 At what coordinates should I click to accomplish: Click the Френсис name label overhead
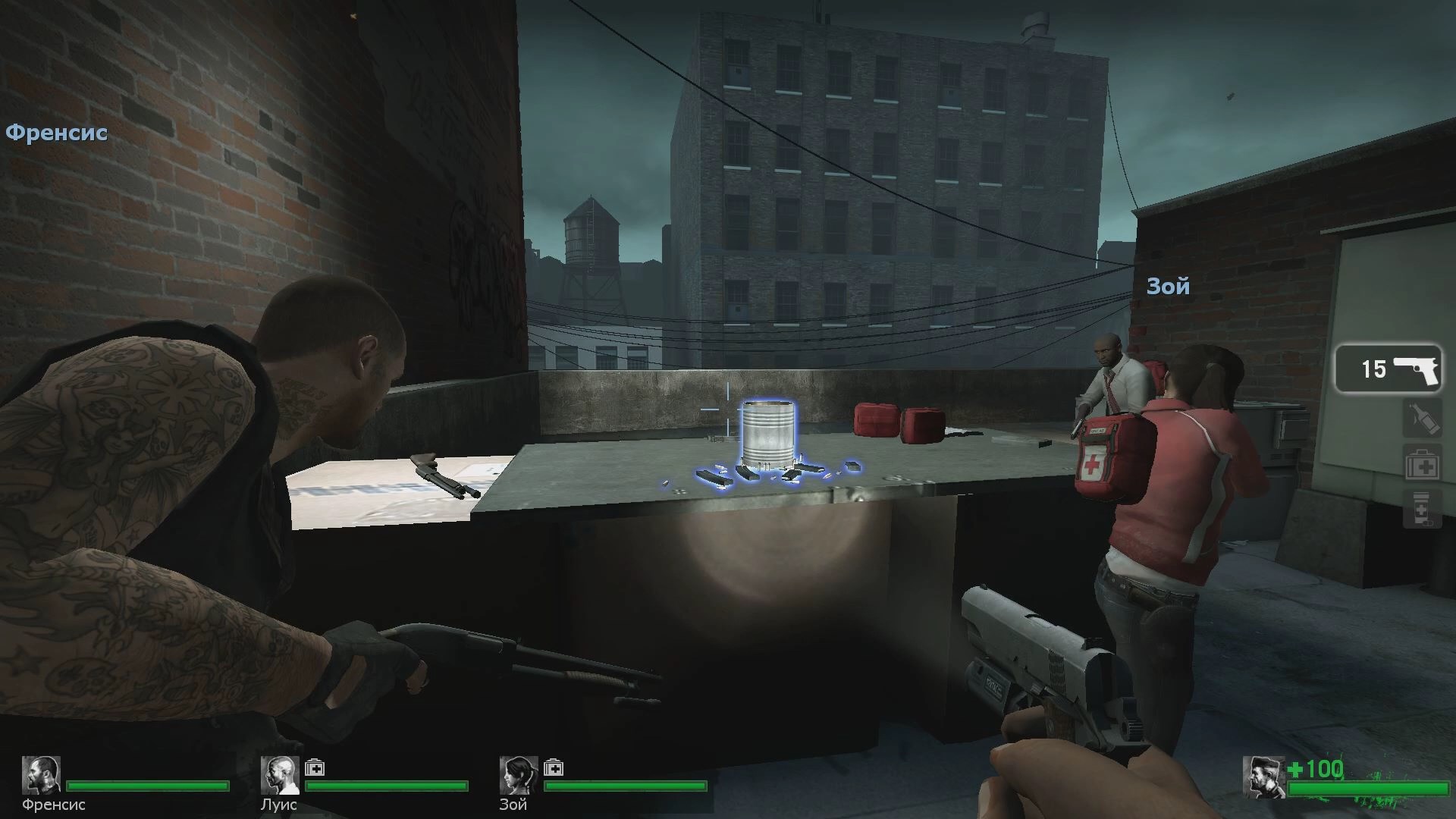tap(57, 133)
